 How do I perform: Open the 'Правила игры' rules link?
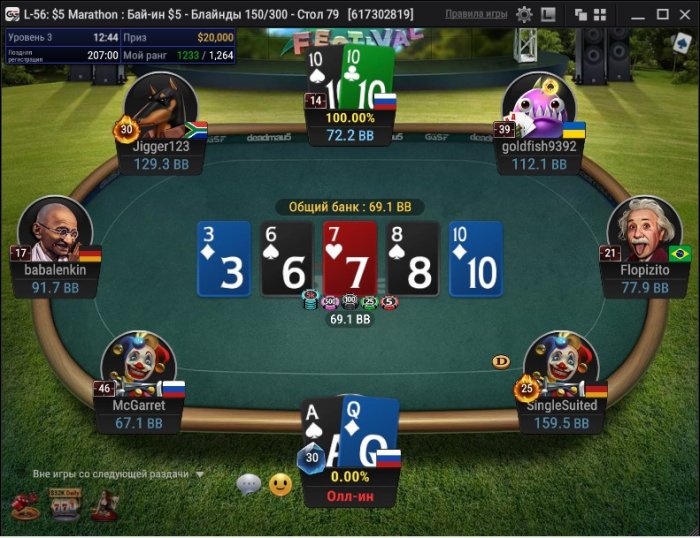tap(475, 15)
